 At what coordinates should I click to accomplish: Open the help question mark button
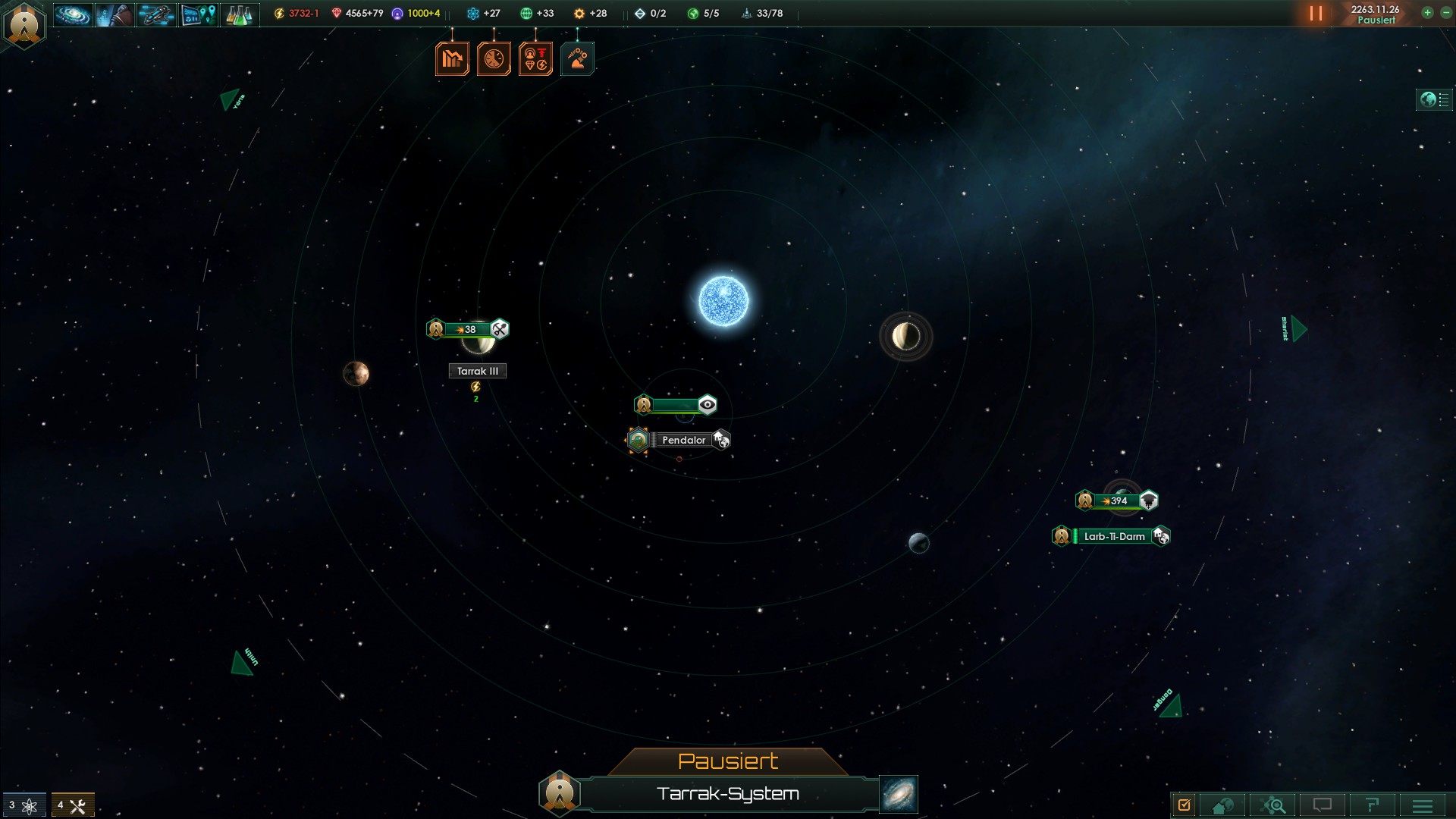[1372, 805]
